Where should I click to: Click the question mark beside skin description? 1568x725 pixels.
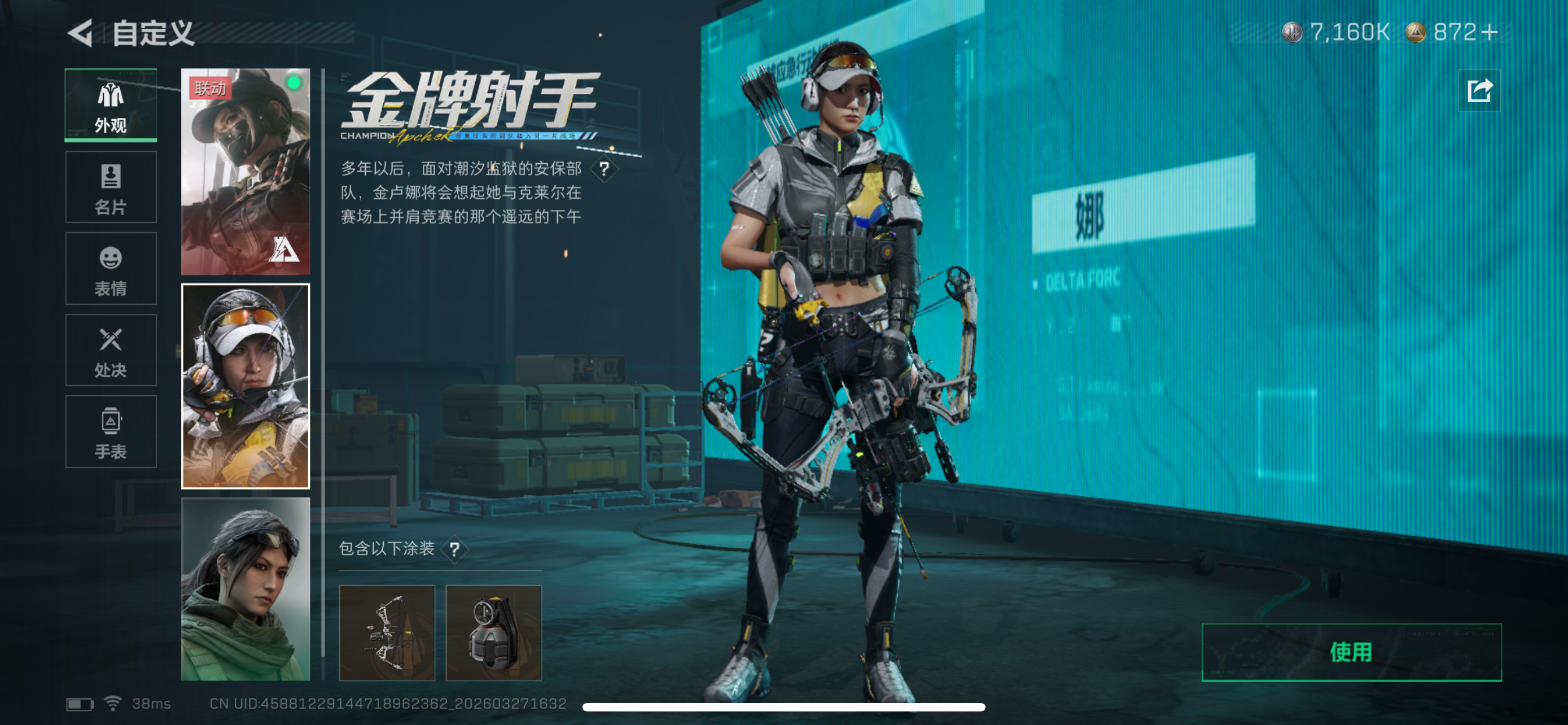[x=605, y=171]
